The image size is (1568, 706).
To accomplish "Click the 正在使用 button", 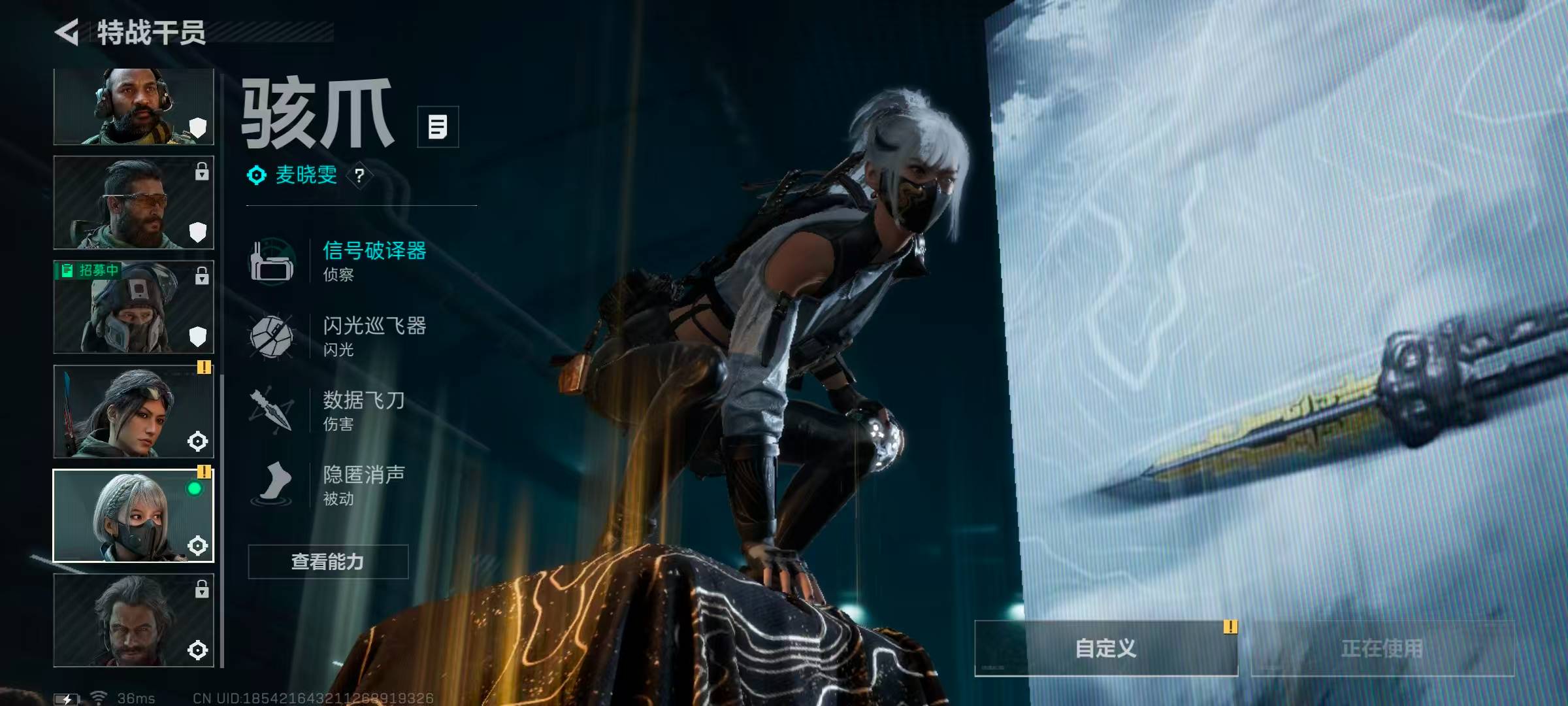I will (x=1382, y=648).
